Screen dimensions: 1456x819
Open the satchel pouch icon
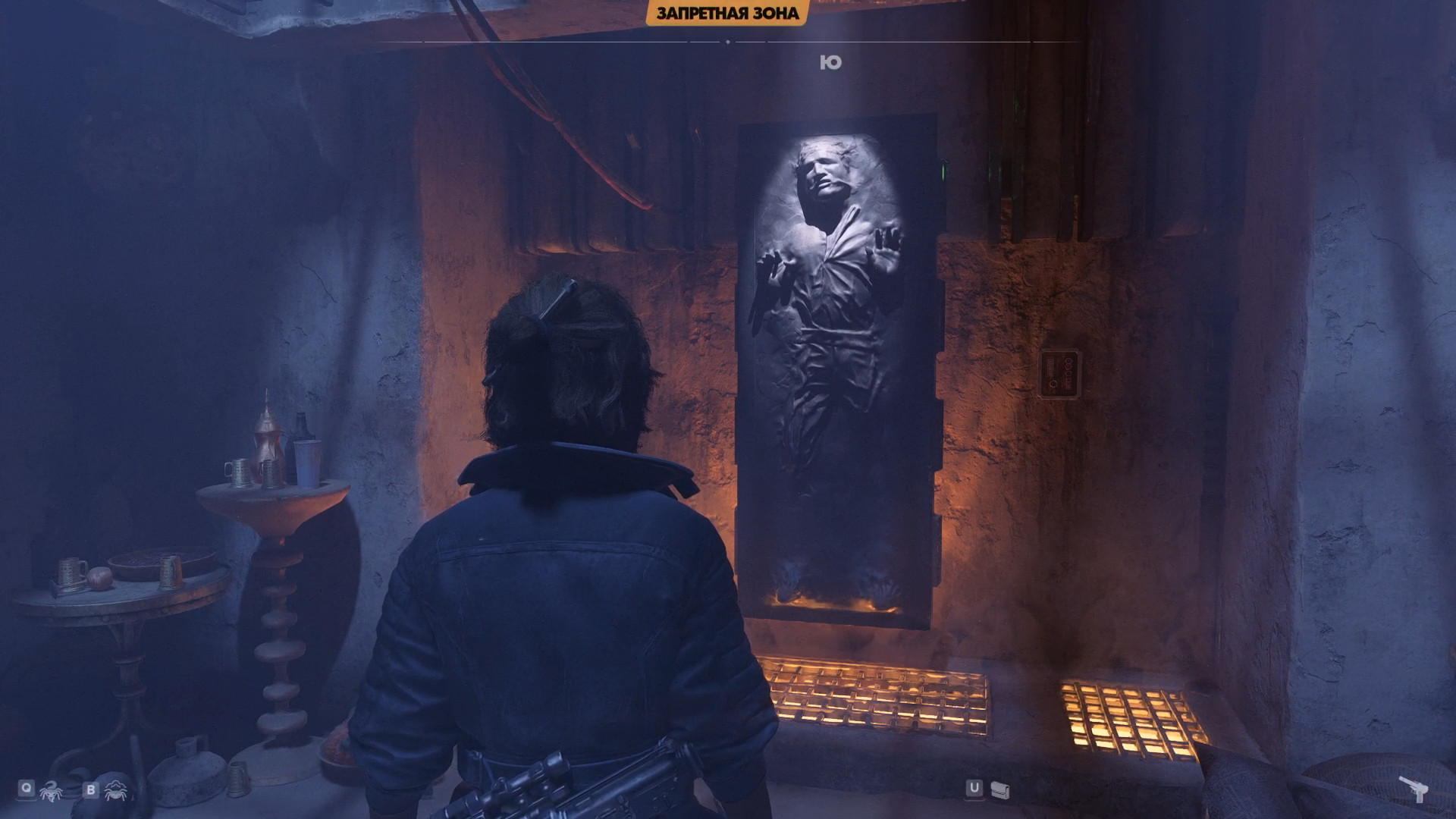(999, 790)
